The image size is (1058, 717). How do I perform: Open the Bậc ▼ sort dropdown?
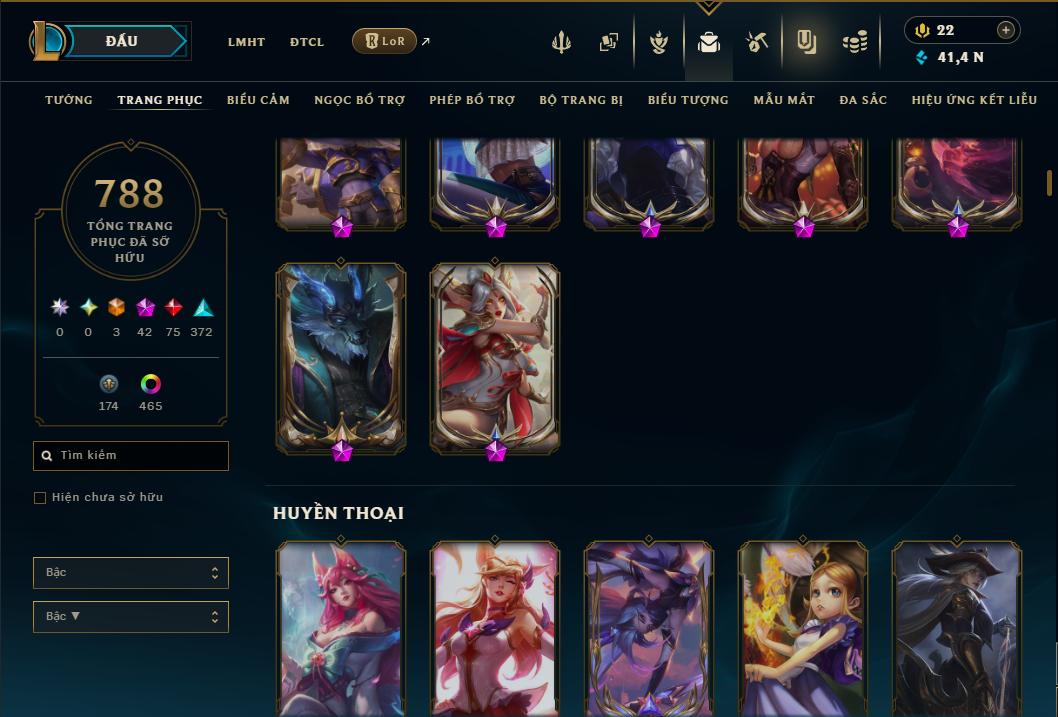point(131,617)
